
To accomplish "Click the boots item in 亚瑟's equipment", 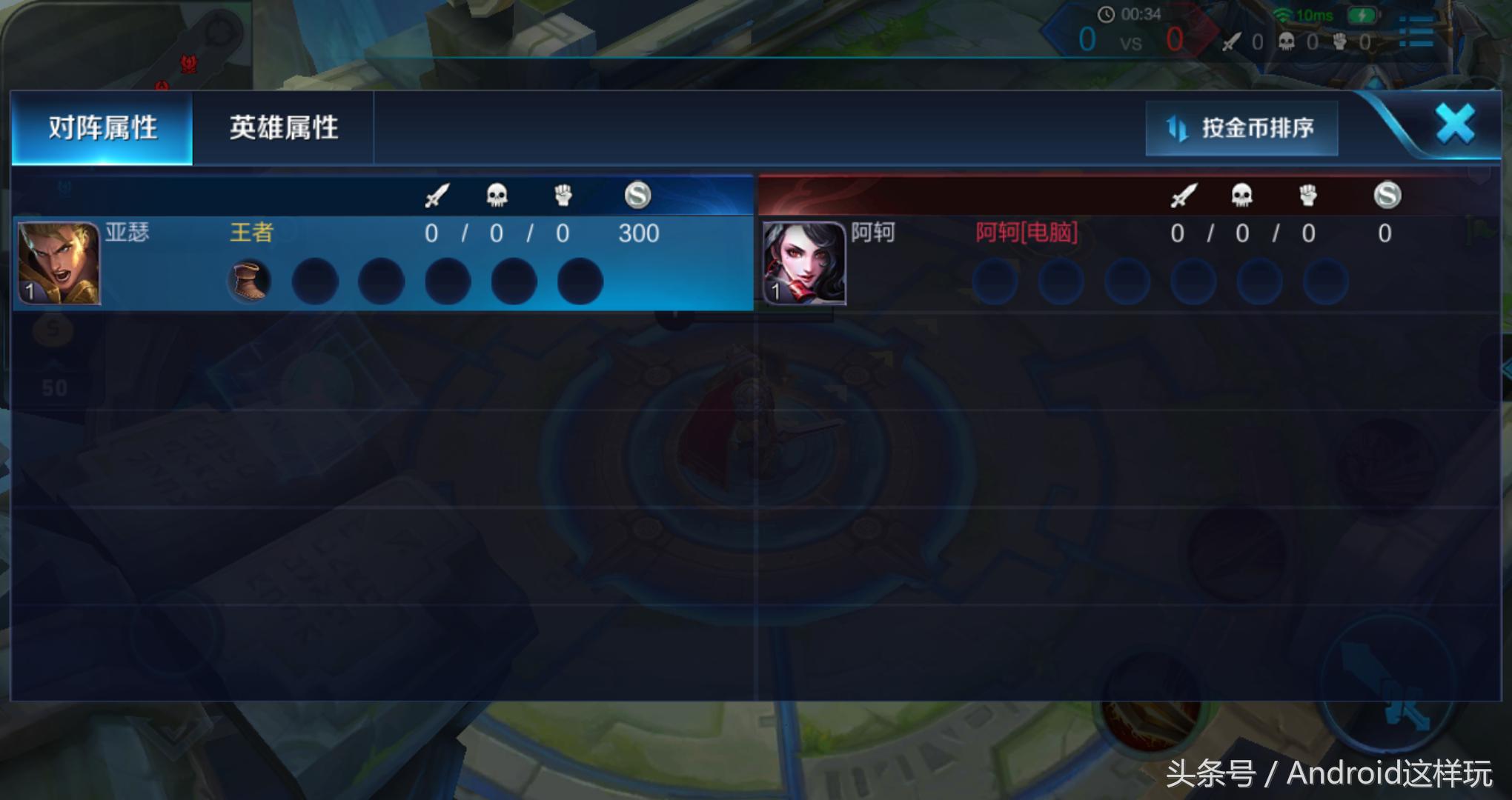I will [249, 281].
